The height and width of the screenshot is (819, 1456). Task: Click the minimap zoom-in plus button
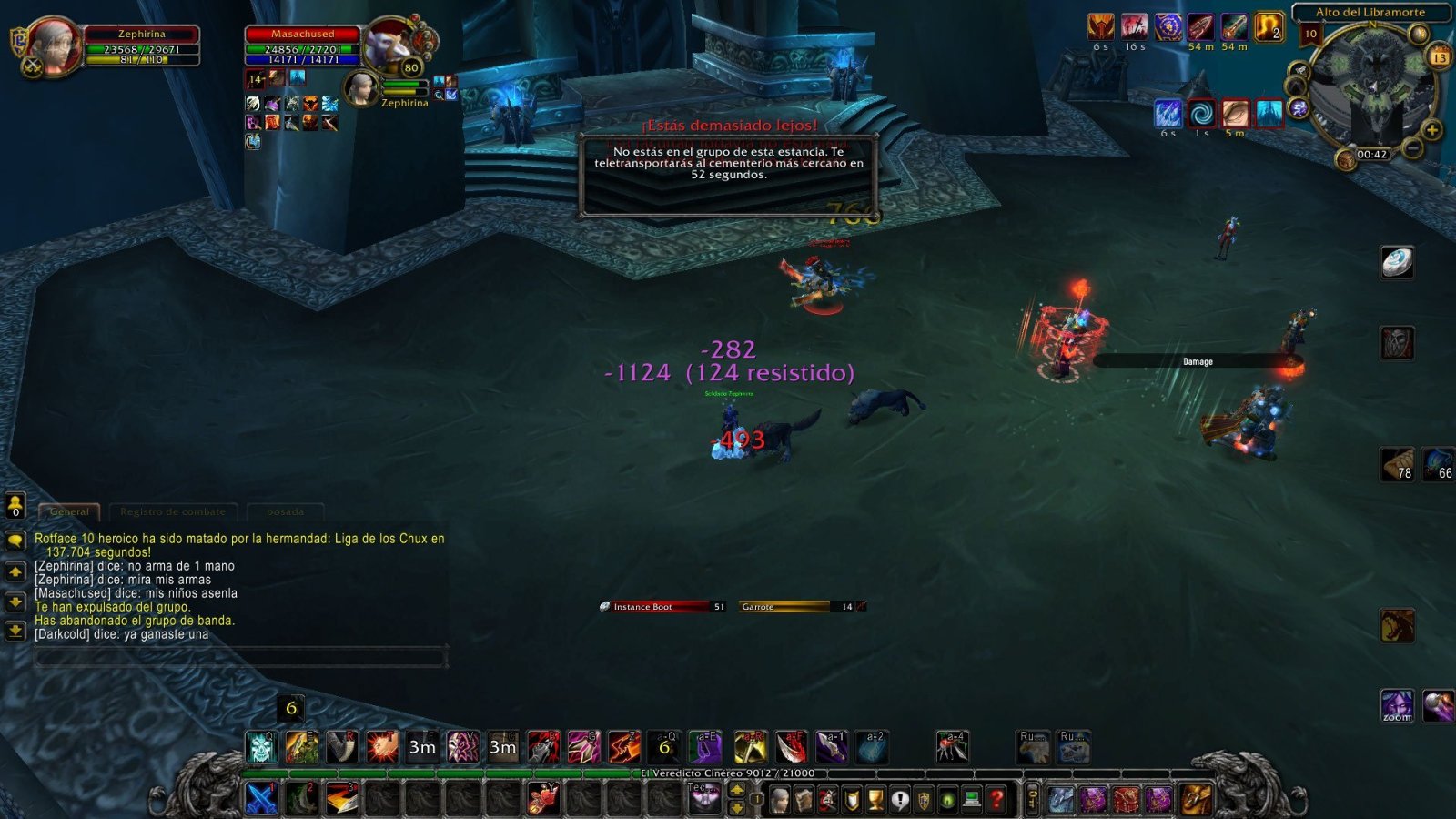point(1432,129)
